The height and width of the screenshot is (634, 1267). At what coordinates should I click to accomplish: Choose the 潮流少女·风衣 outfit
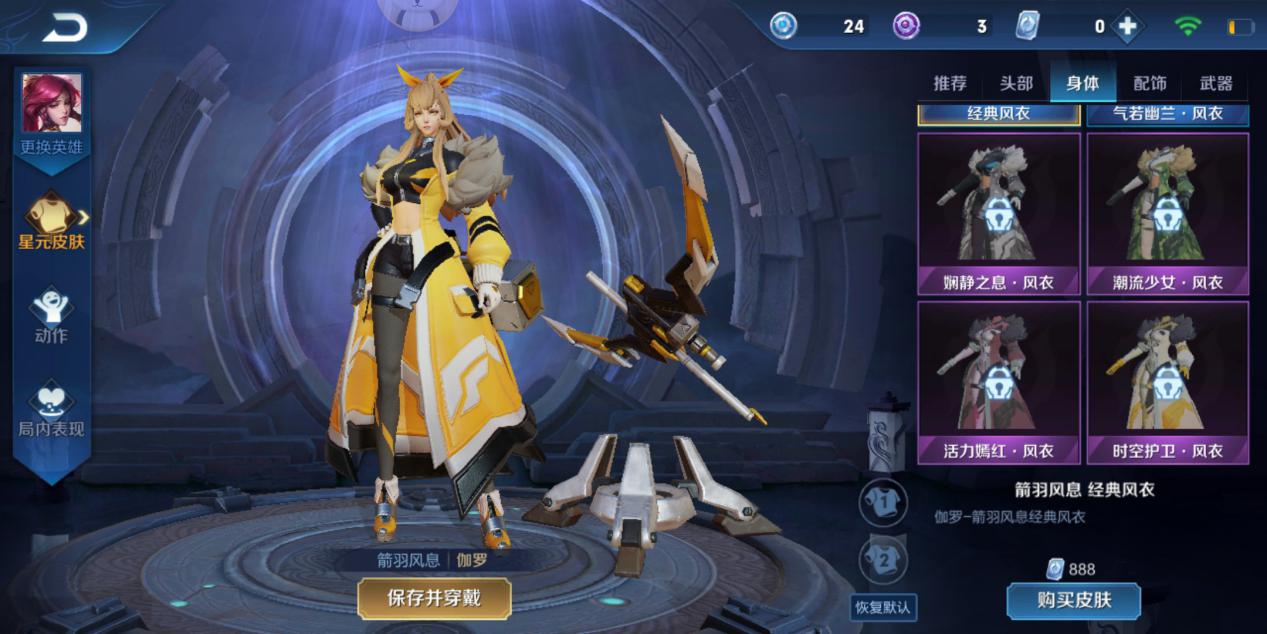(x=1168, y=213)
